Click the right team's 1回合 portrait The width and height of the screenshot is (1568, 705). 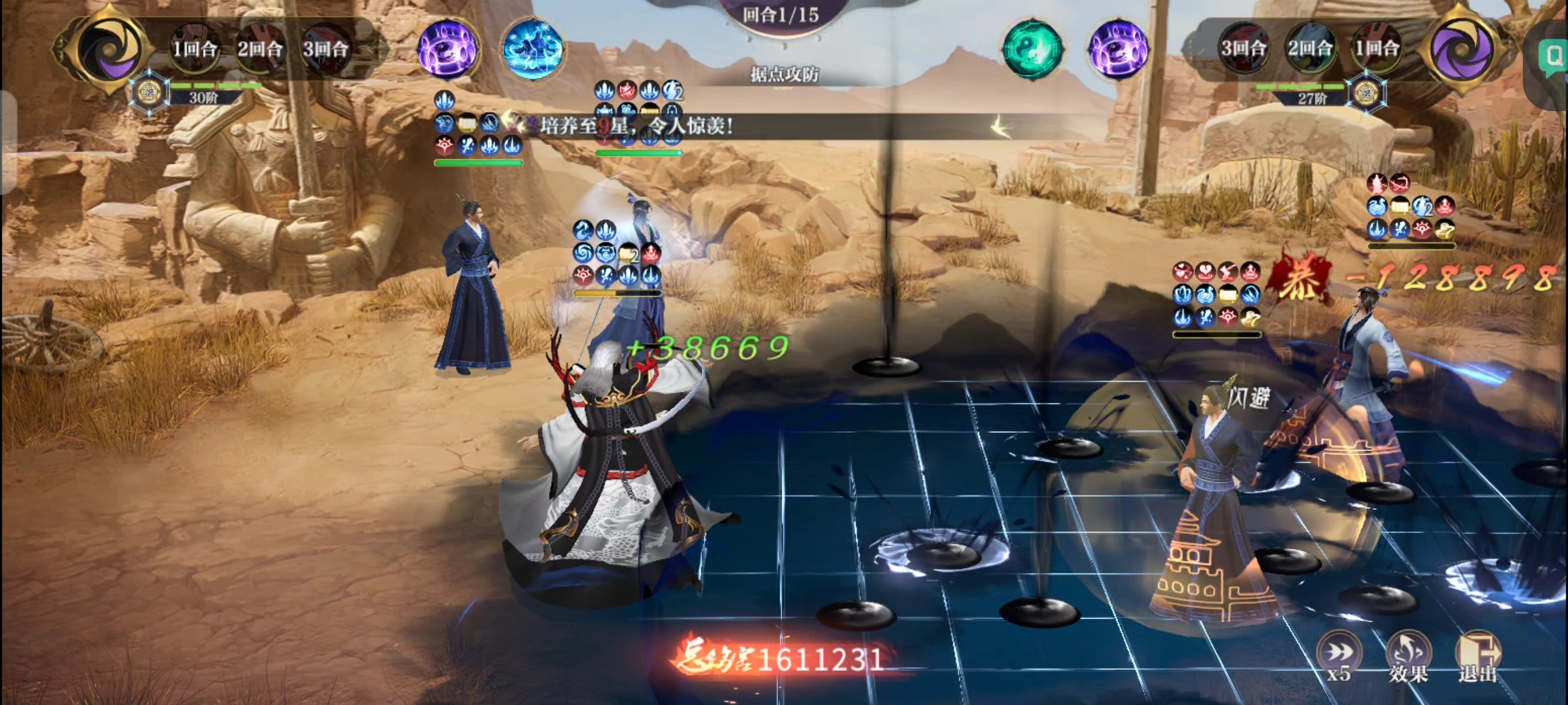[x=1377, y=48]
